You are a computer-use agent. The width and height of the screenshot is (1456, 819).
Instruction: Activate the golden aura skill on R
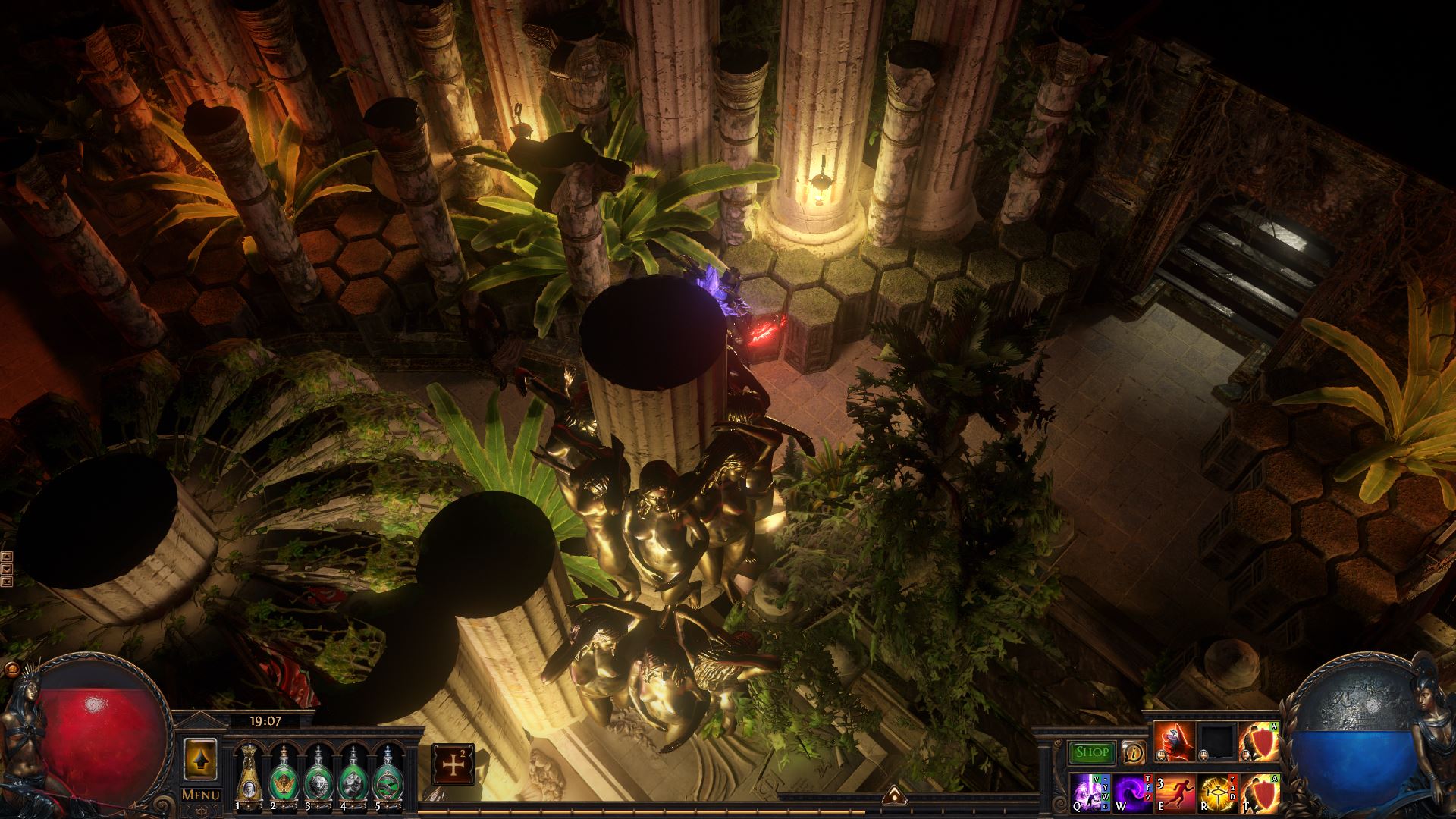[1216, 792]
